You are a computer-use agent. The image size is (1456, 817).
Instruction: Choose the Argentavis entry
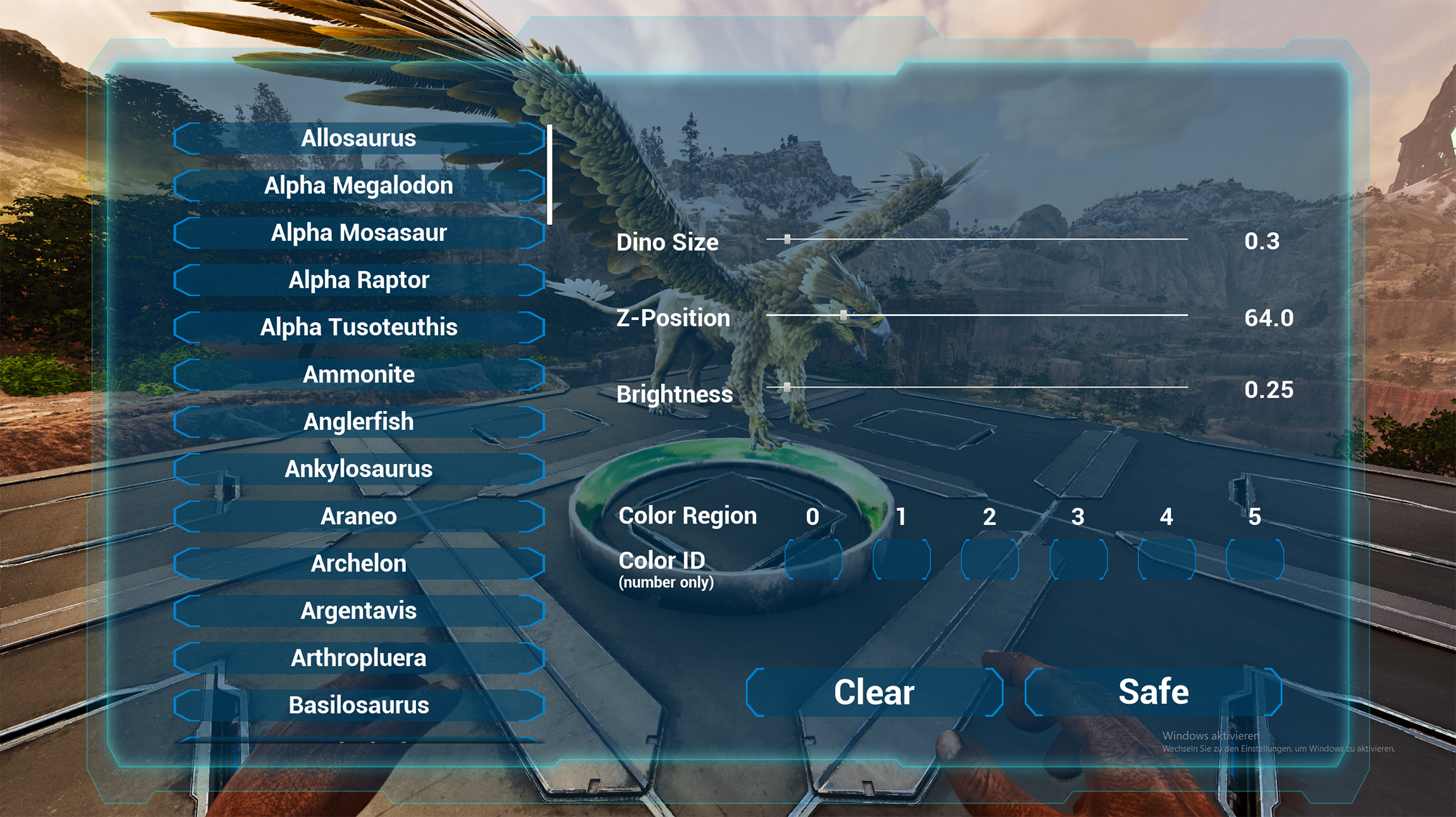358,611
